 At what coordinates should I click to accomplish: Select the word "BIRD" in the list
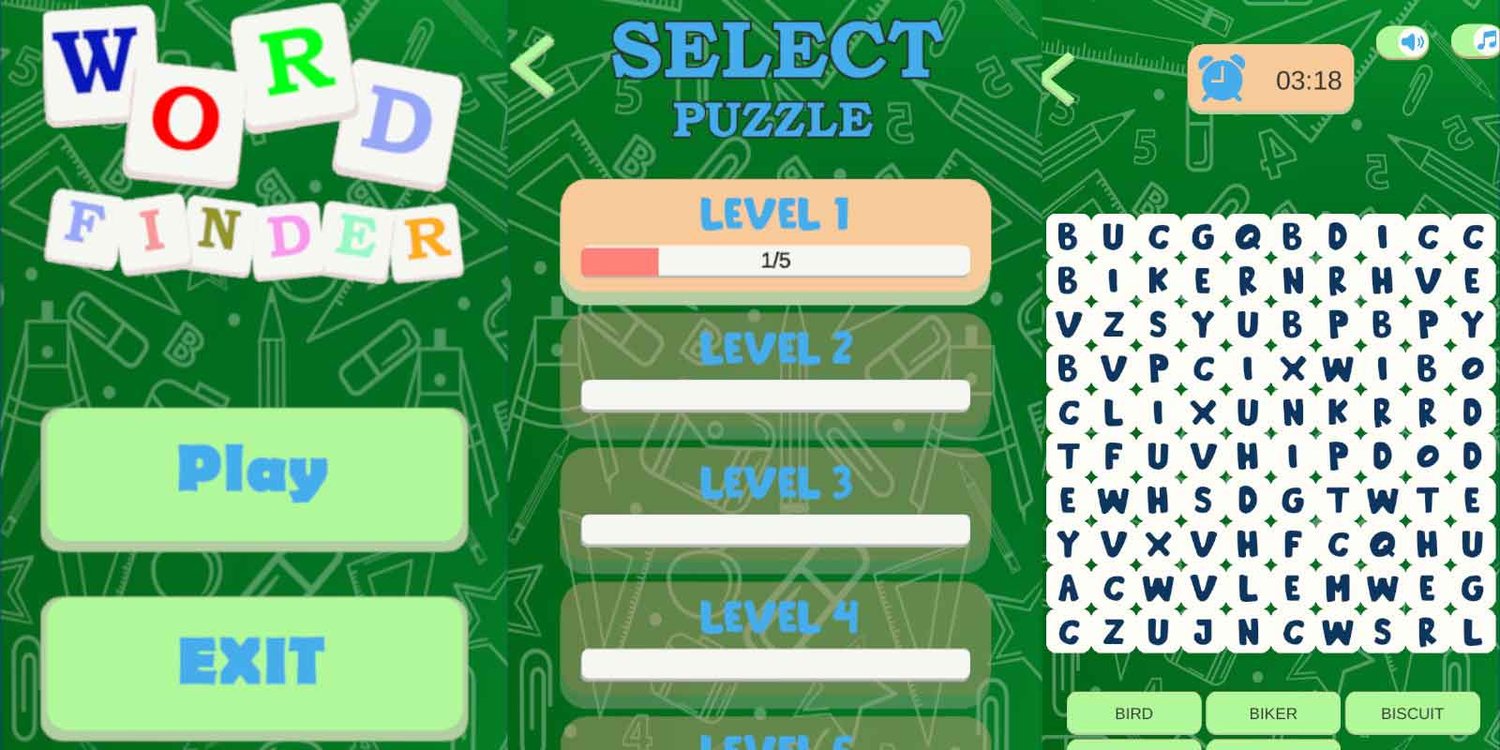pos(1133,713)
